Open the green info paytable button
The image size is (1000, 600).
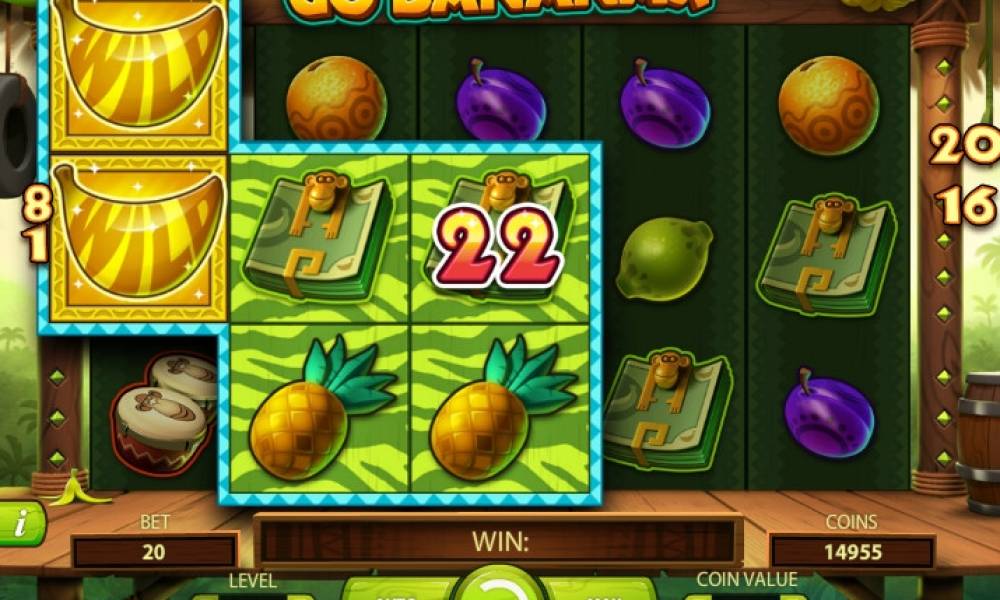(x=22, y=519)
